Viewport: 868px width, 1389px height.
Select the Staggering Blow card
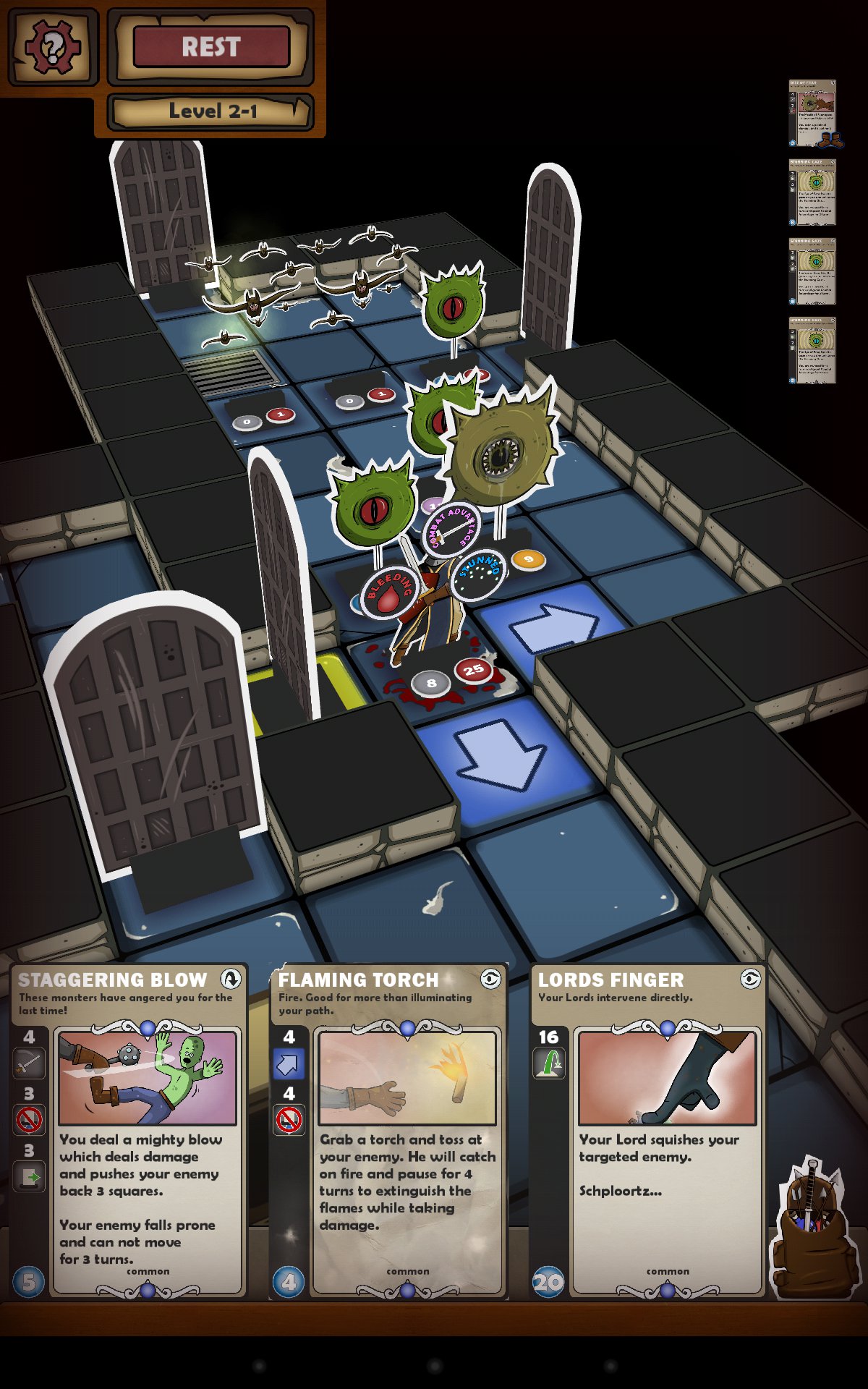[x=130, y=1130]
